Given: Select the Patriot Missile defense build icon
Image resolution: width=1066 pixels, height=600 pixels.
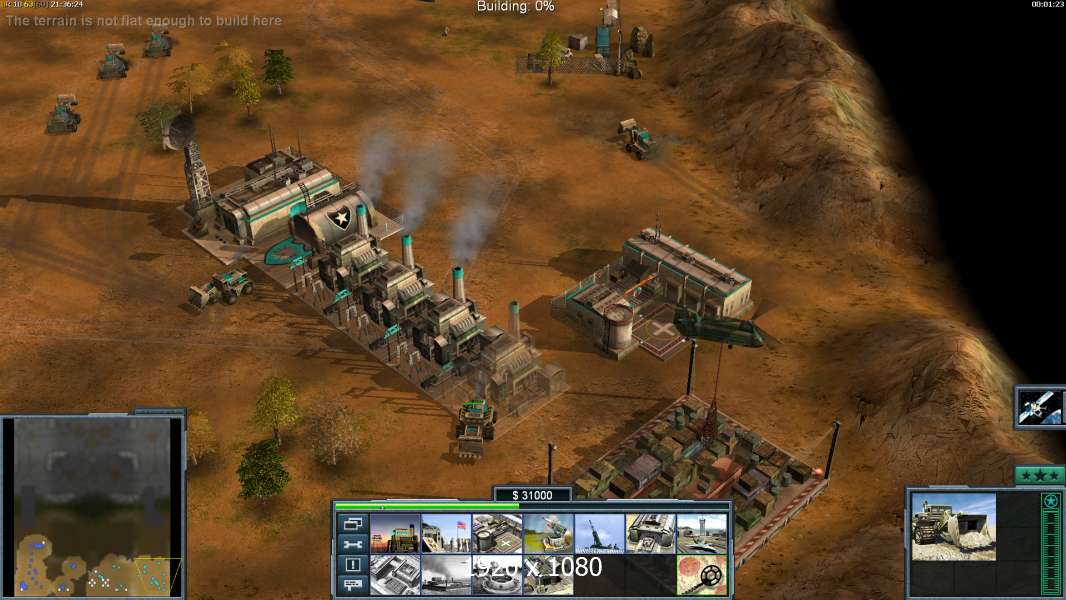Looking at the screenshot, I should pos(548,534).
